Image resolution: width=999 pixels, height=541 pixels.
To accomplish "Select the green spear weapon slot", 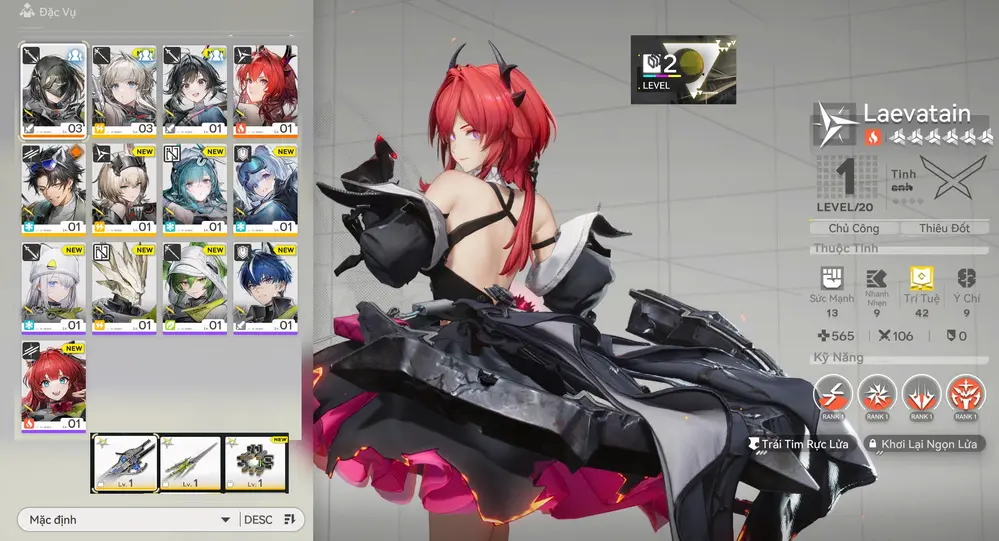I will click(190, 463).
